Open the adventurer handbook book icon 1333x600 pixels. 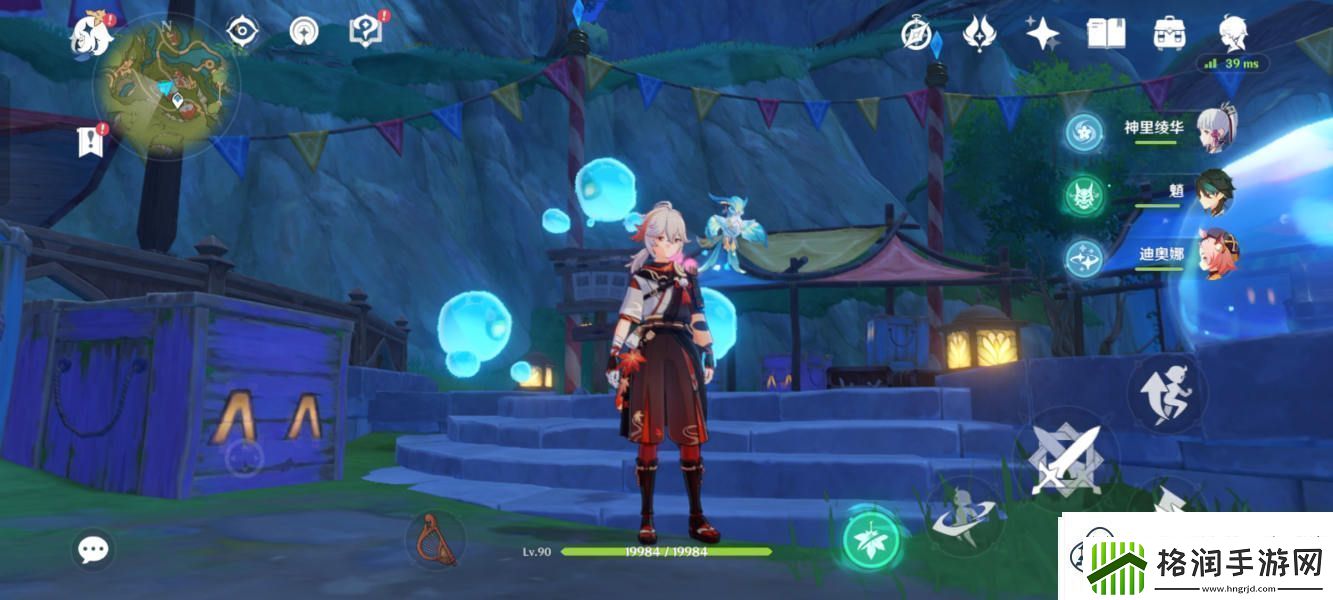coord(1106,34)
